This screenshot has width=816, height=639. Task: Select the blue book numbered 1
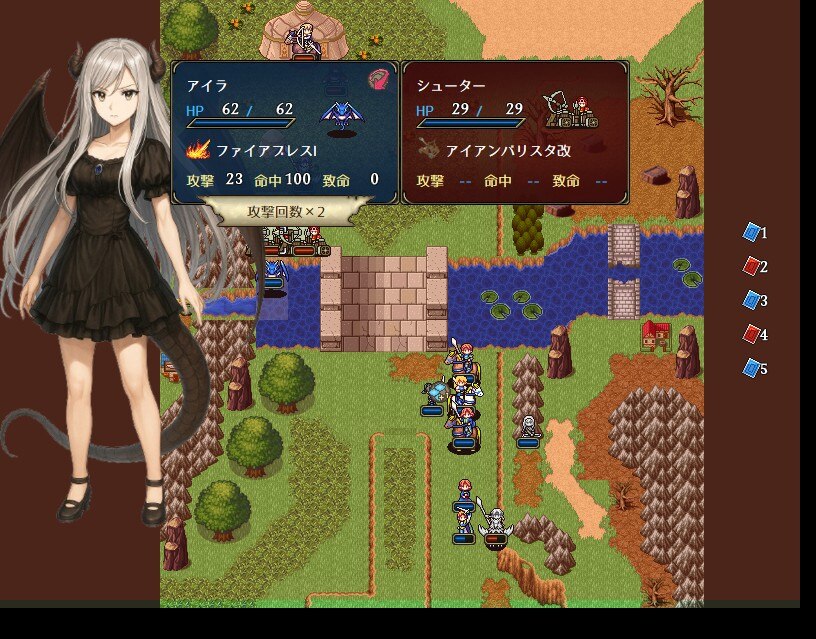pos(751,232)
